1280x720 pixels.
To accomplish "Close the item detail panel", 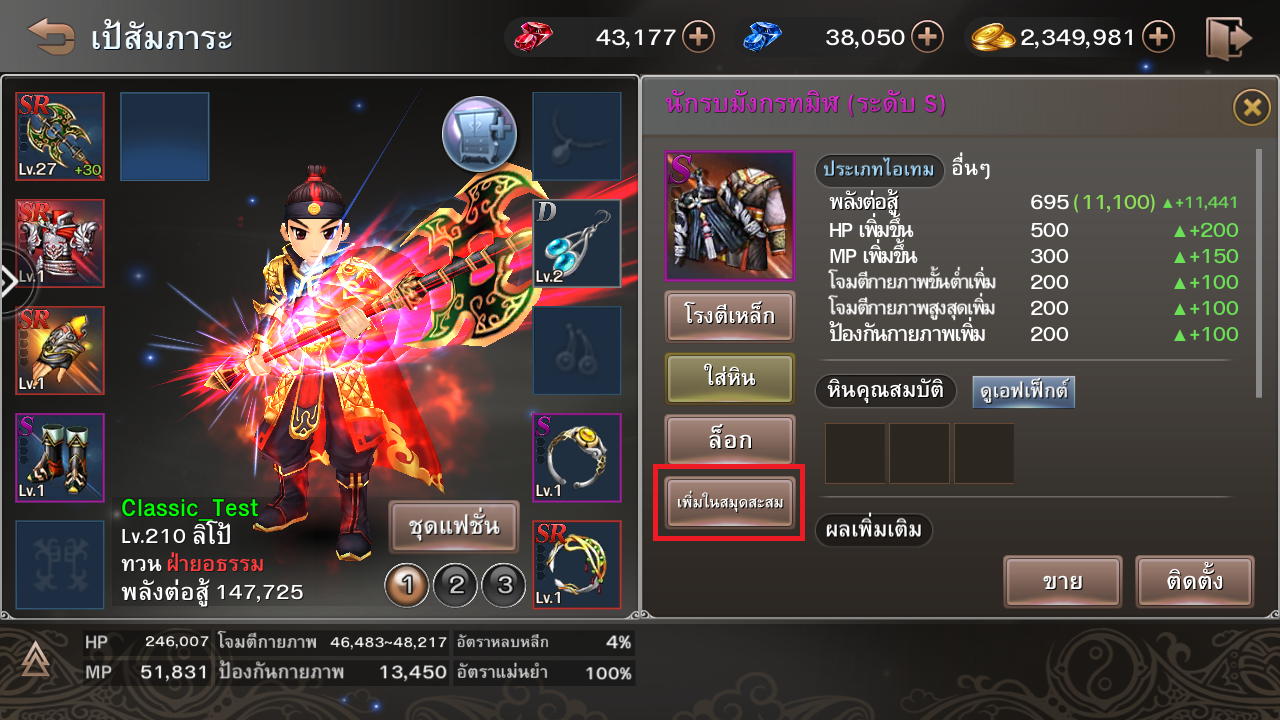I will pyautogui.click(x=1251, y=106).
